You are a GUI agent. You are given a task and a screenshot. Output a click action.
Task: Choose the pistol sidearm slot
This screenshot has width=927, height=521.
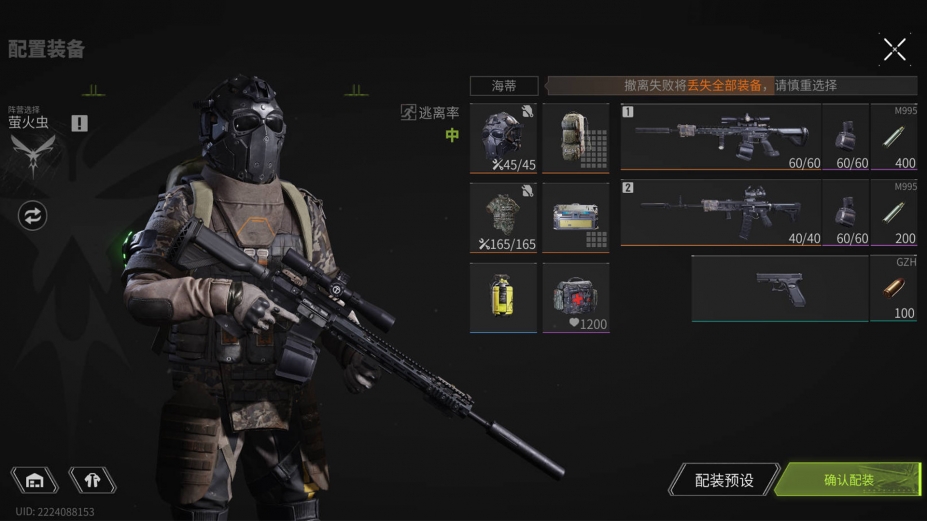pos(779,288)
